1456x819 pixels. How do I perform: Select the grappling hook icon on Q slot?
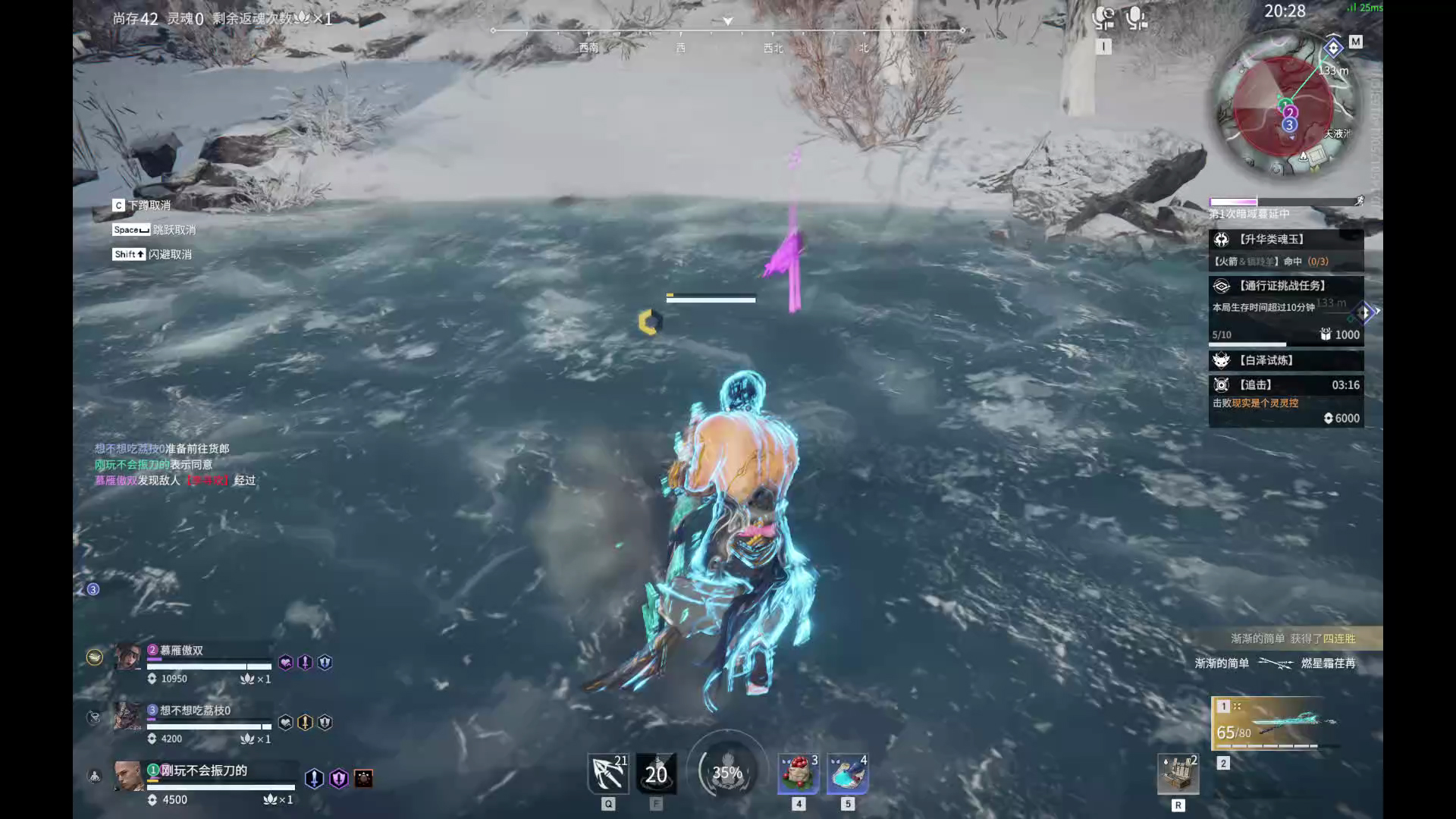click(607, 773)
